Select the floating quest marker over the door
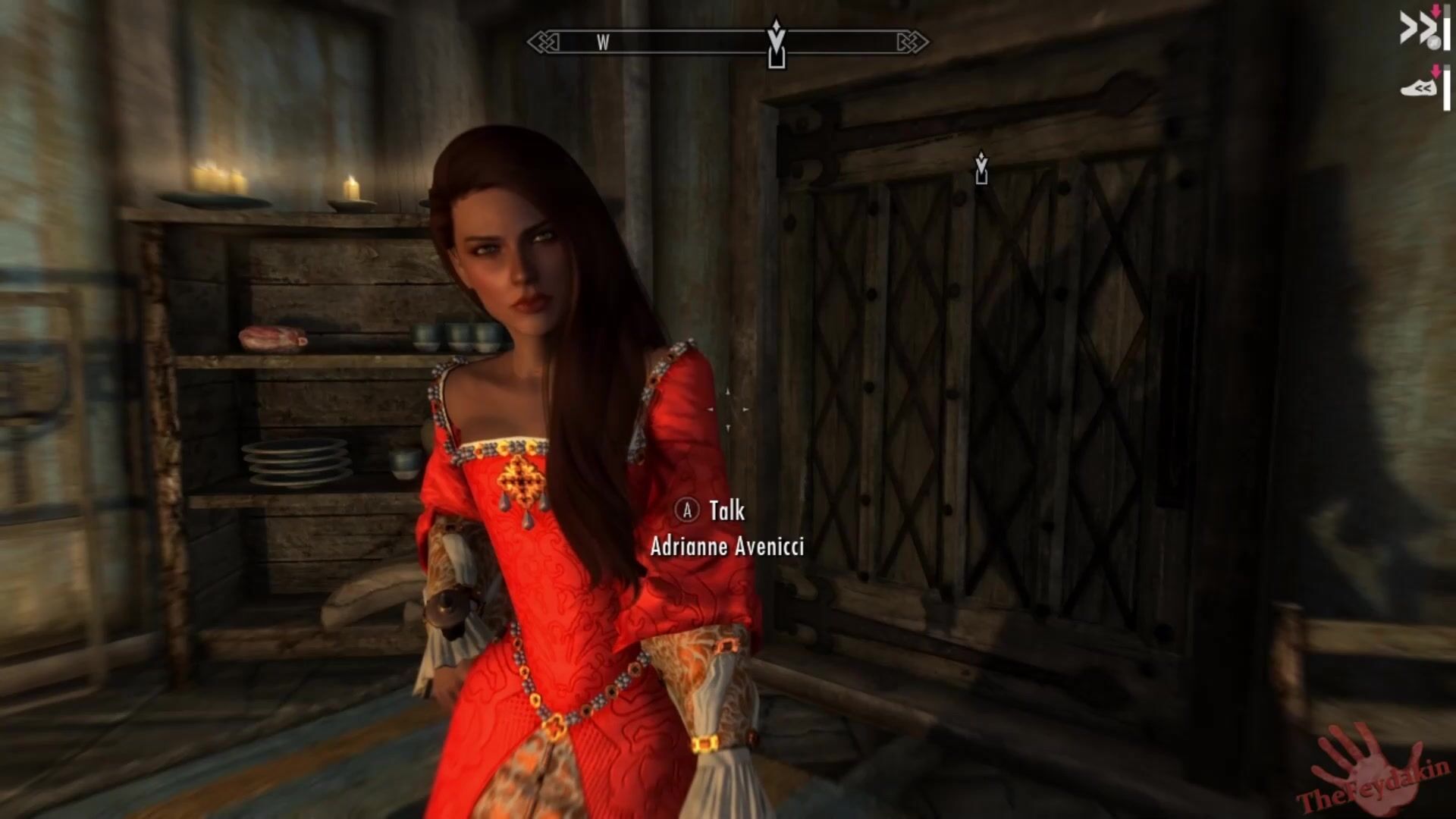The width and height of the screenshot is (1456, 819). 981,168
